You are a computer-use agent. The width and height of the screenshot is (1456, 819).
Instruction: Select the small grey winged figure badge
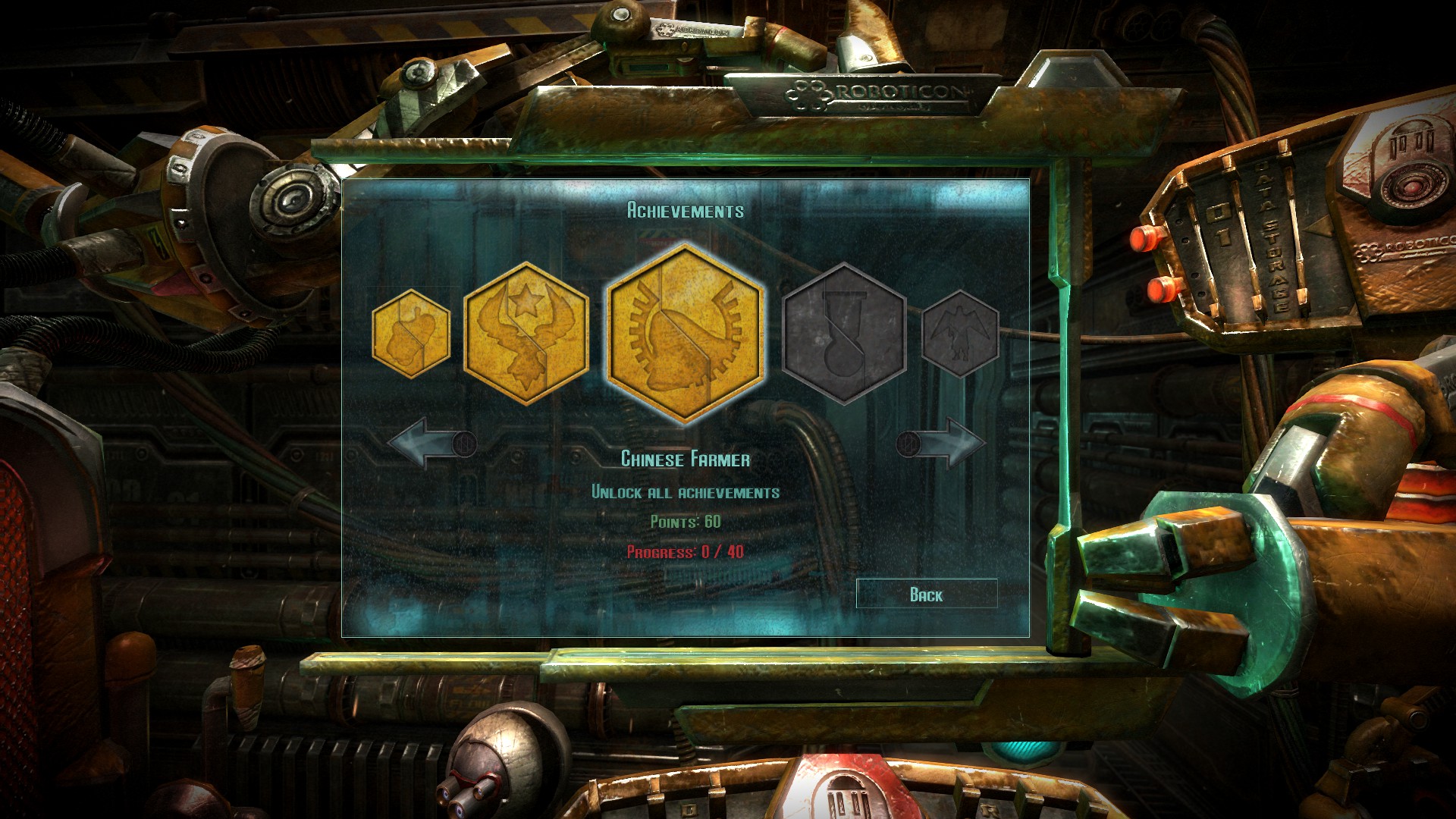(959, 334)
